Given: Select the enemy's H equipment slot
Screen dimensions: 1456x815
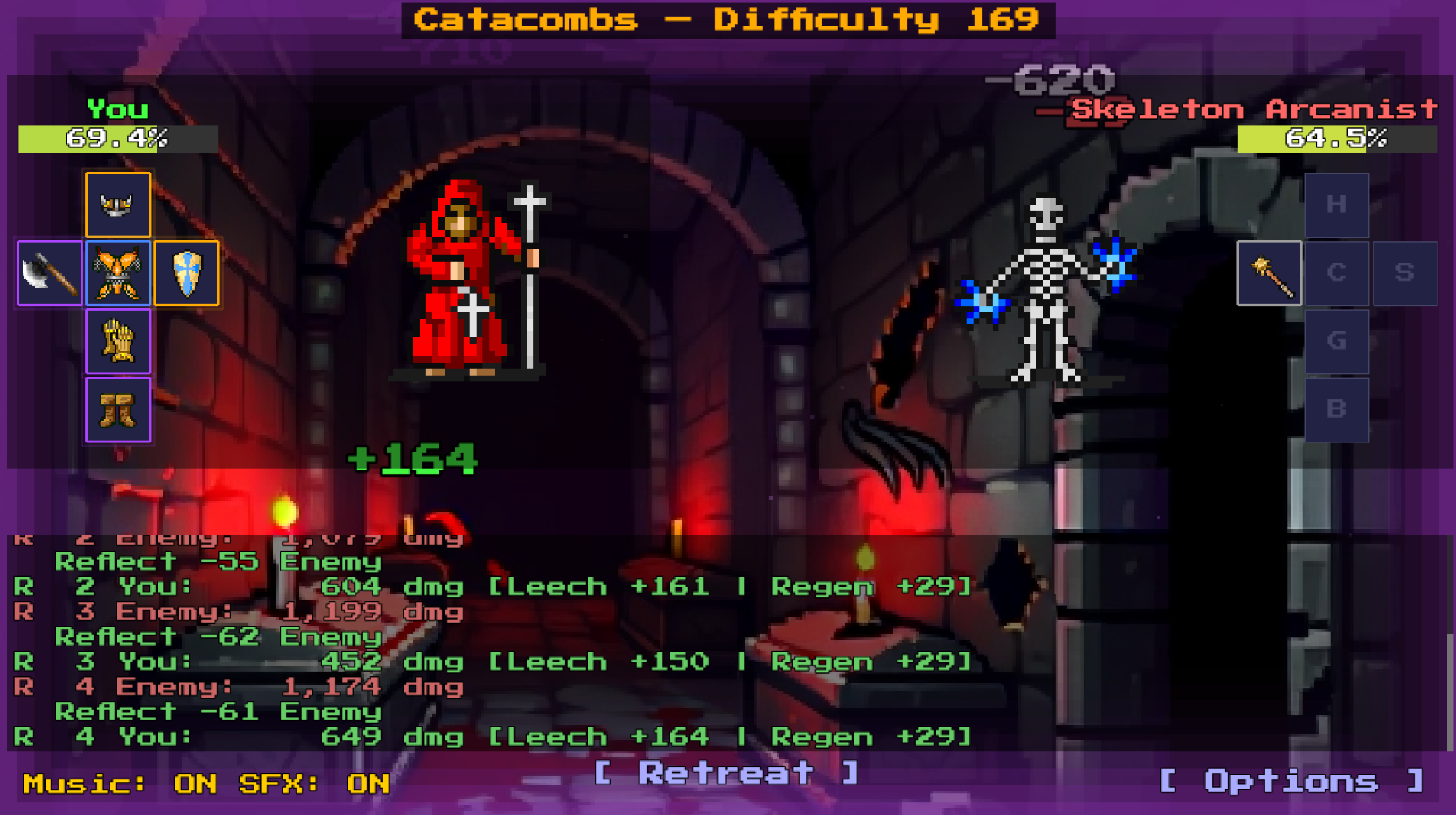Looking at the screenshot, I should (x=1336, y=204).
